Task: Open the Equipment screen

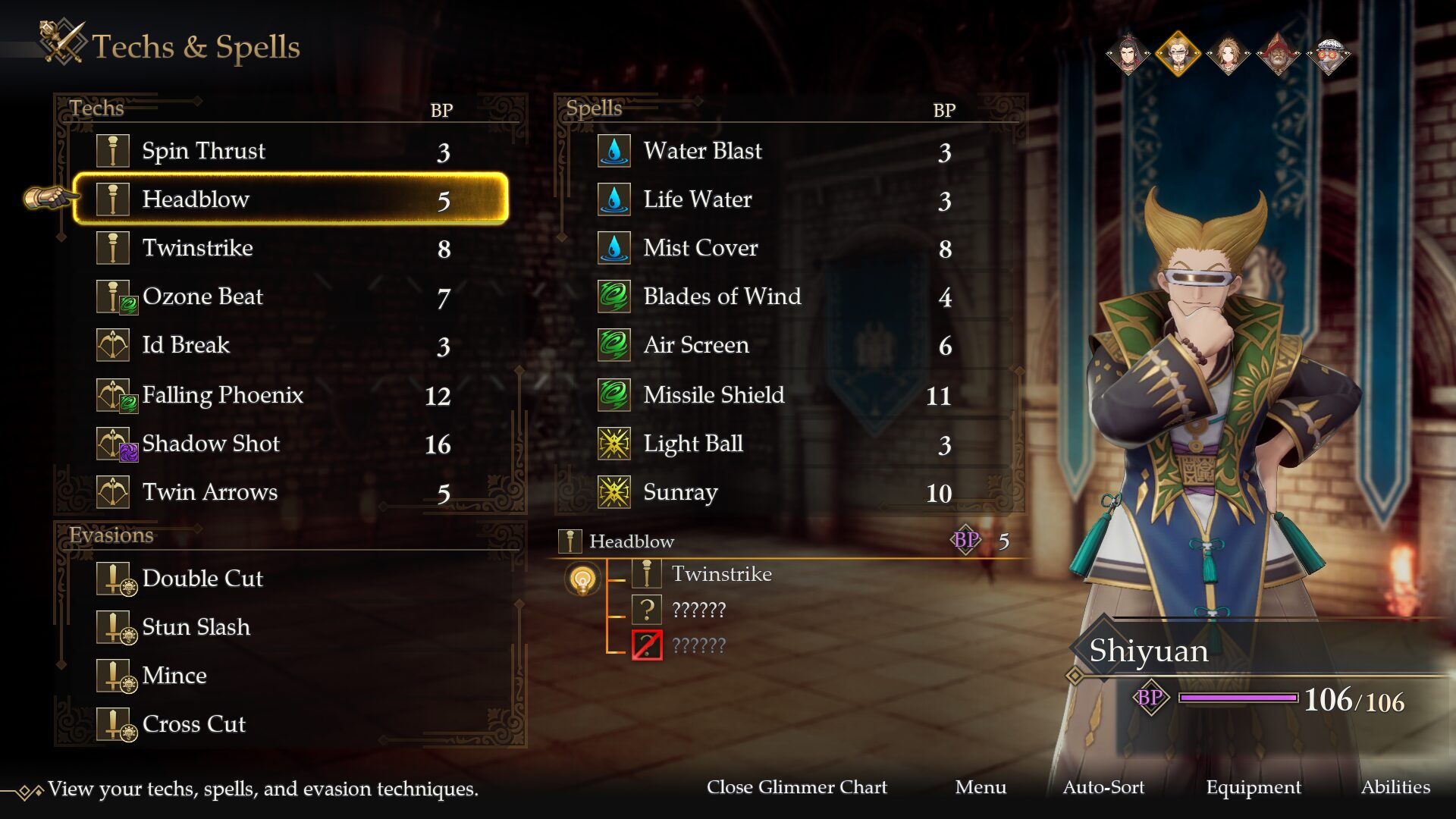Action: tap(1254, 787)
